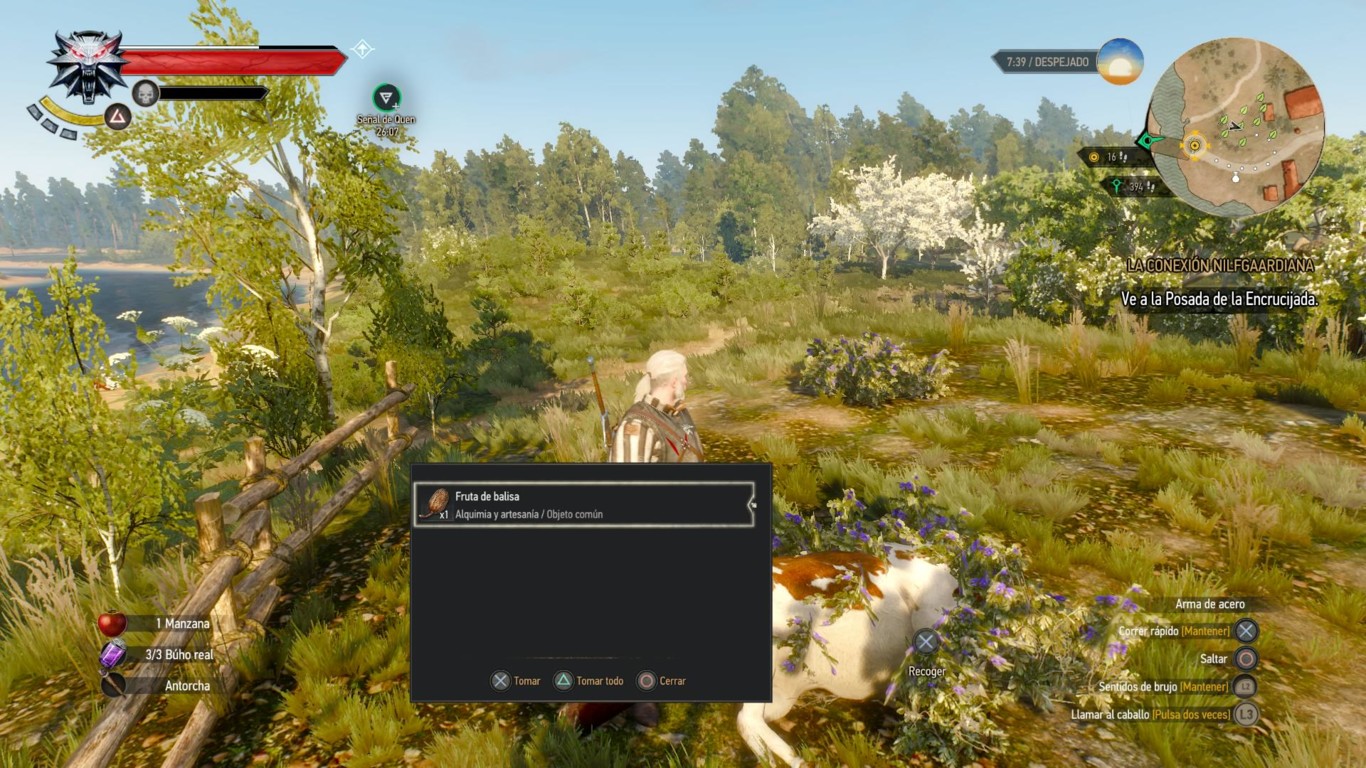Viewport: 1366px width, 768px height.
Task: Open the minimap by clicking its circle
Action: click(x=1240, y=120)
